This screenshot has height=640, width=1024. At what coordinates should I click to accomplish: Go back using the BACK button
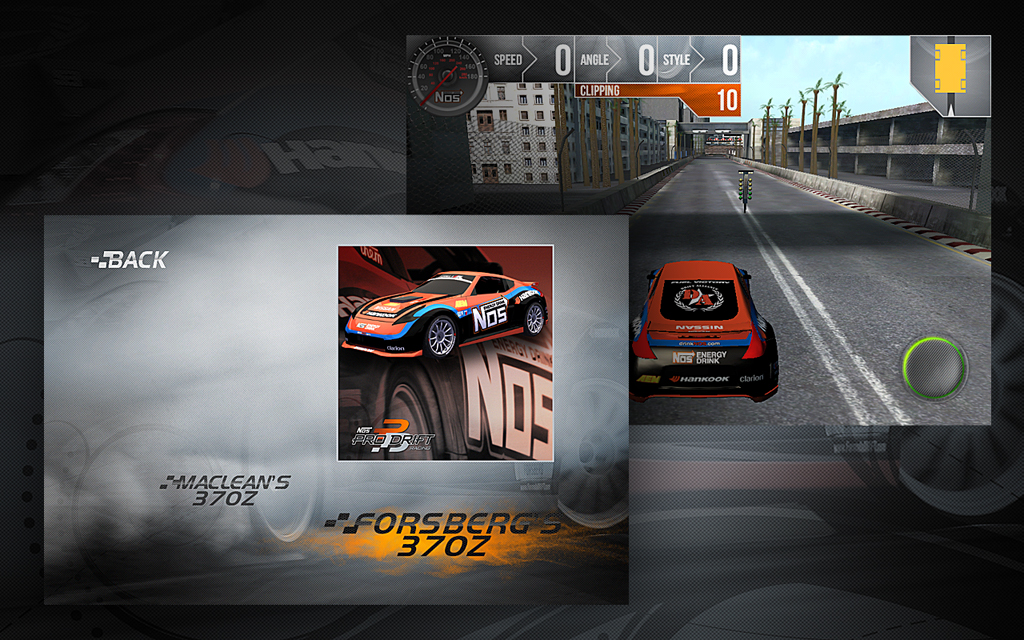(x=130, y=260)
